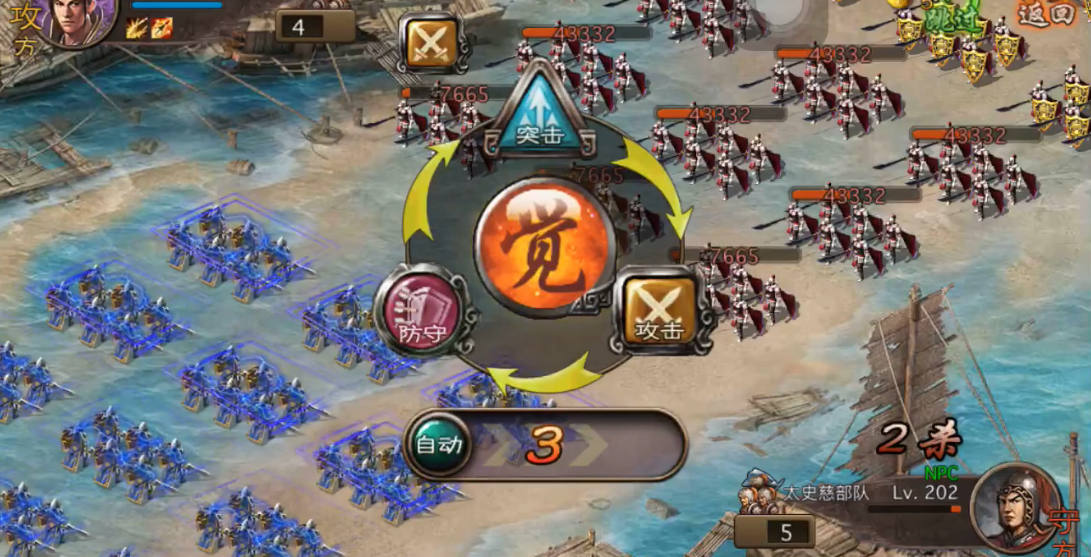Pick the 防守 defend tactic

(421, 310)
